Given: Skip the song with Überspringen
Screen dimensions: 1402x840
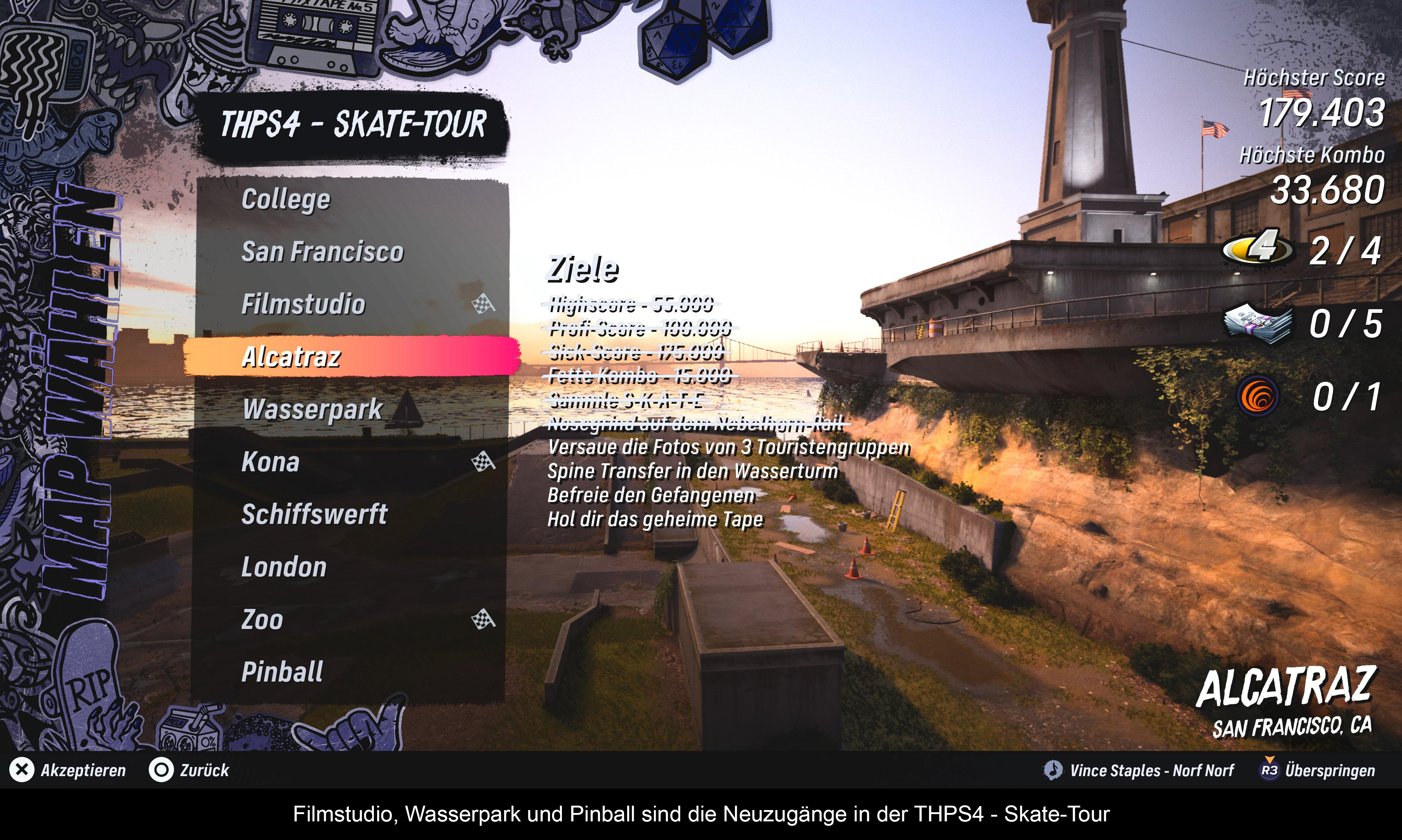Looking at the screenshot, I should (x=1319, y=770).
